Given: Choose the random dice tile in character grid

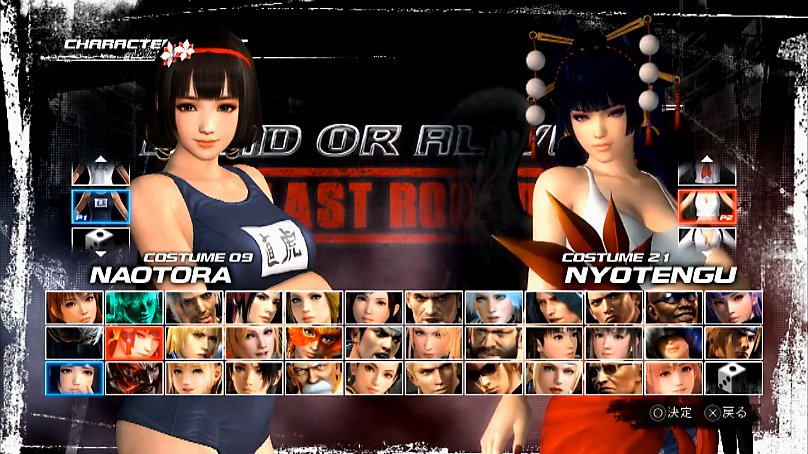Looking at the screenshot, I should click(x=734, y=377).
